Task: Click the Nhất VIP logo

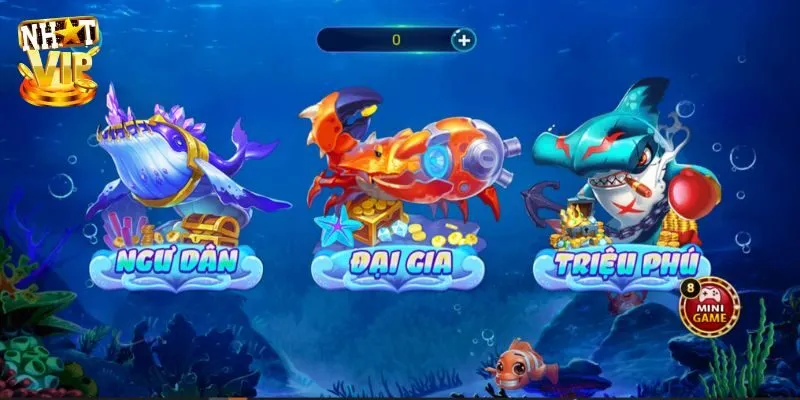Action: [x=58, y=60]
